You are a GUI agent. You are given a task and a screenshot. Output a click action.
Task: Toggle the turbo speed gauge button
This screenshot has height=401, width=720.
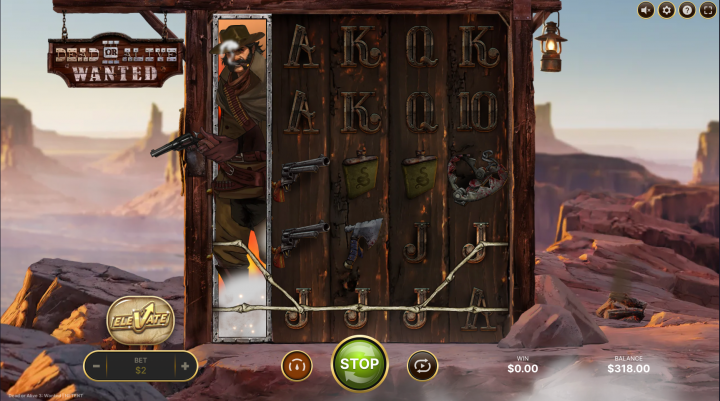[296, 365]
